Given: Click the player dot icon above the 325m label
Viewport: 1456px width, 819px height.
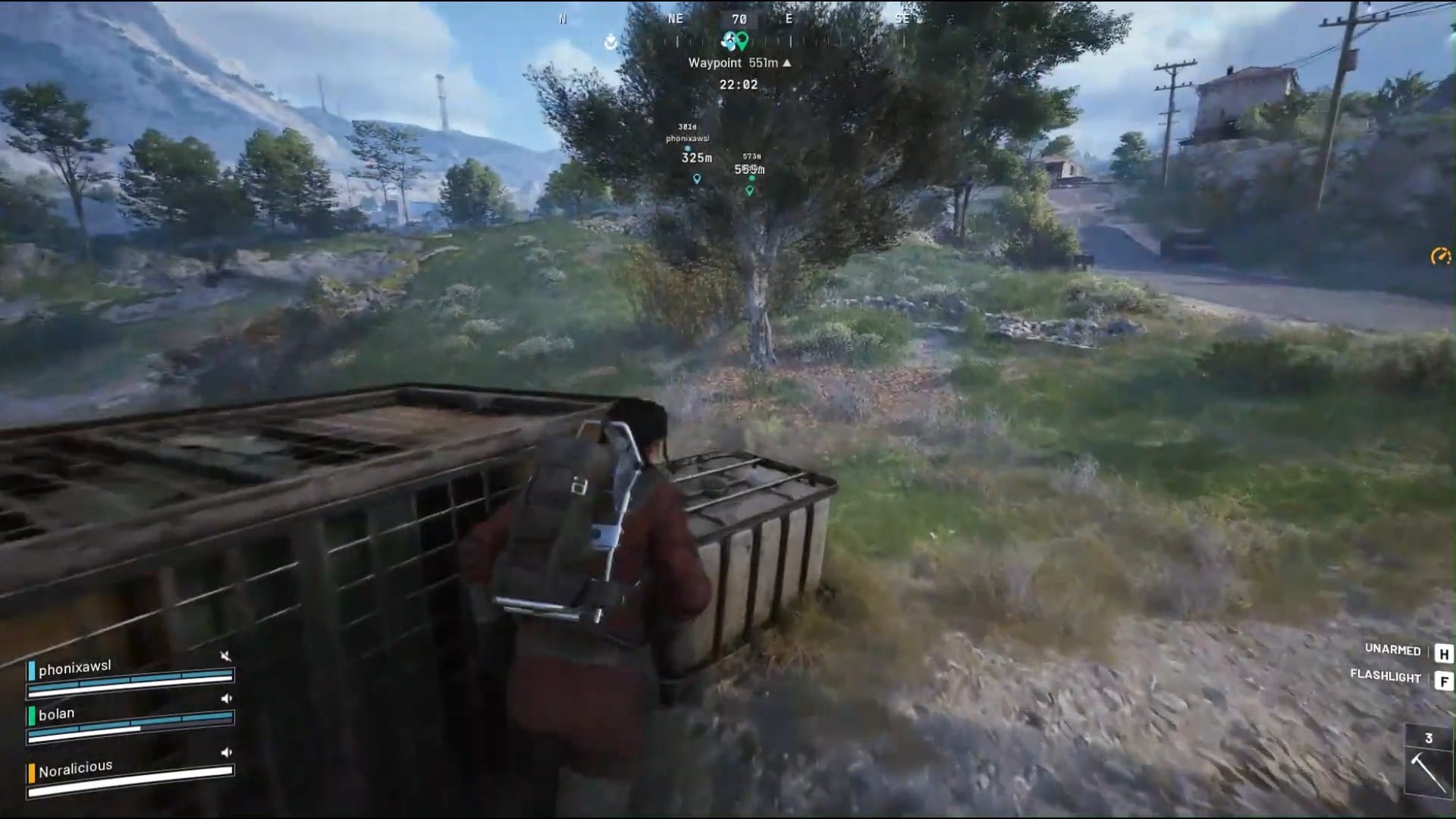Looking at the screenshot, I should 688,149.
